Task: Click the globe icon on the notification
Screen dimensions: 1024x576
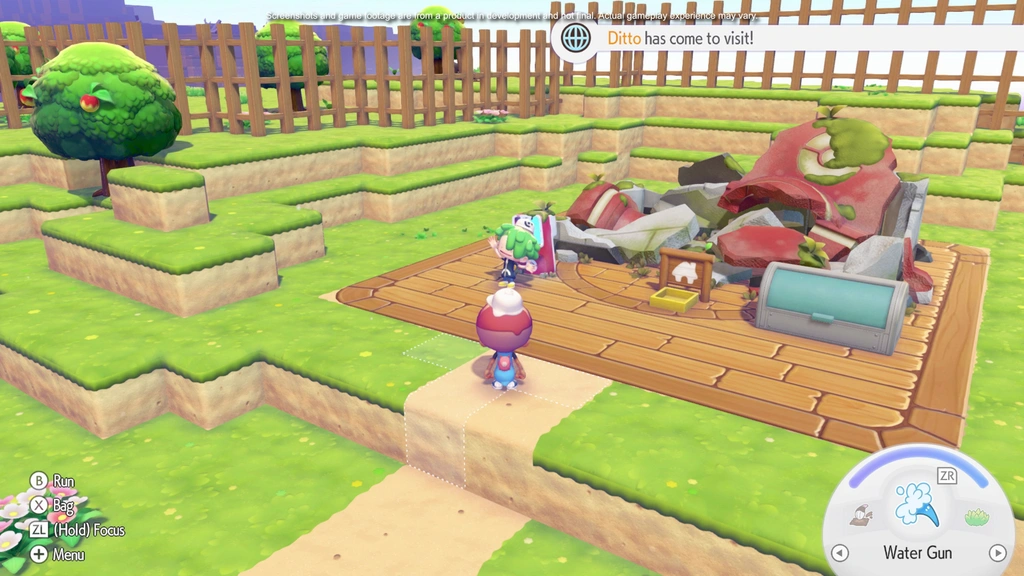Action: point(575,38)
